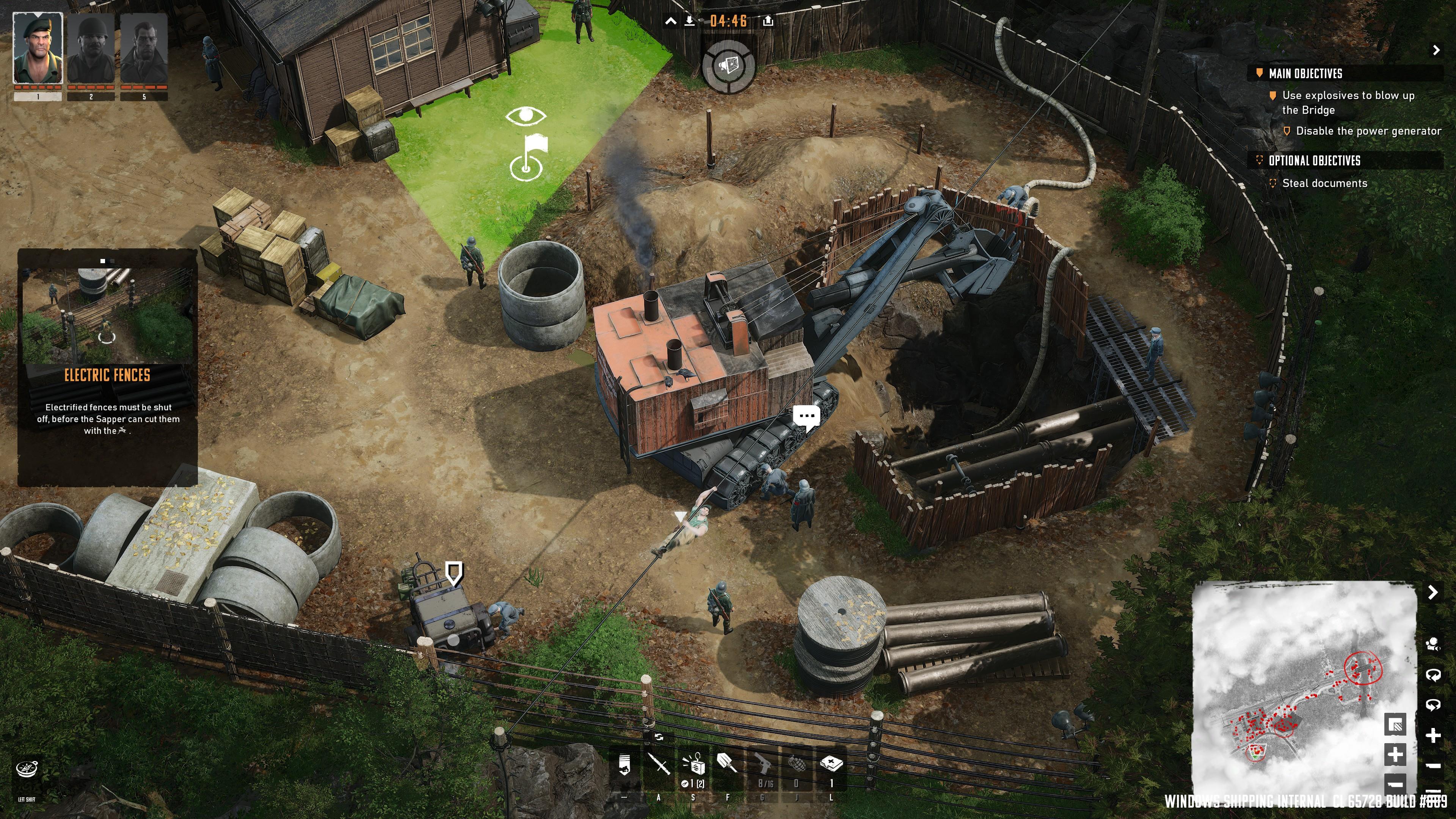Equip the shovel tool

(726, 763)
